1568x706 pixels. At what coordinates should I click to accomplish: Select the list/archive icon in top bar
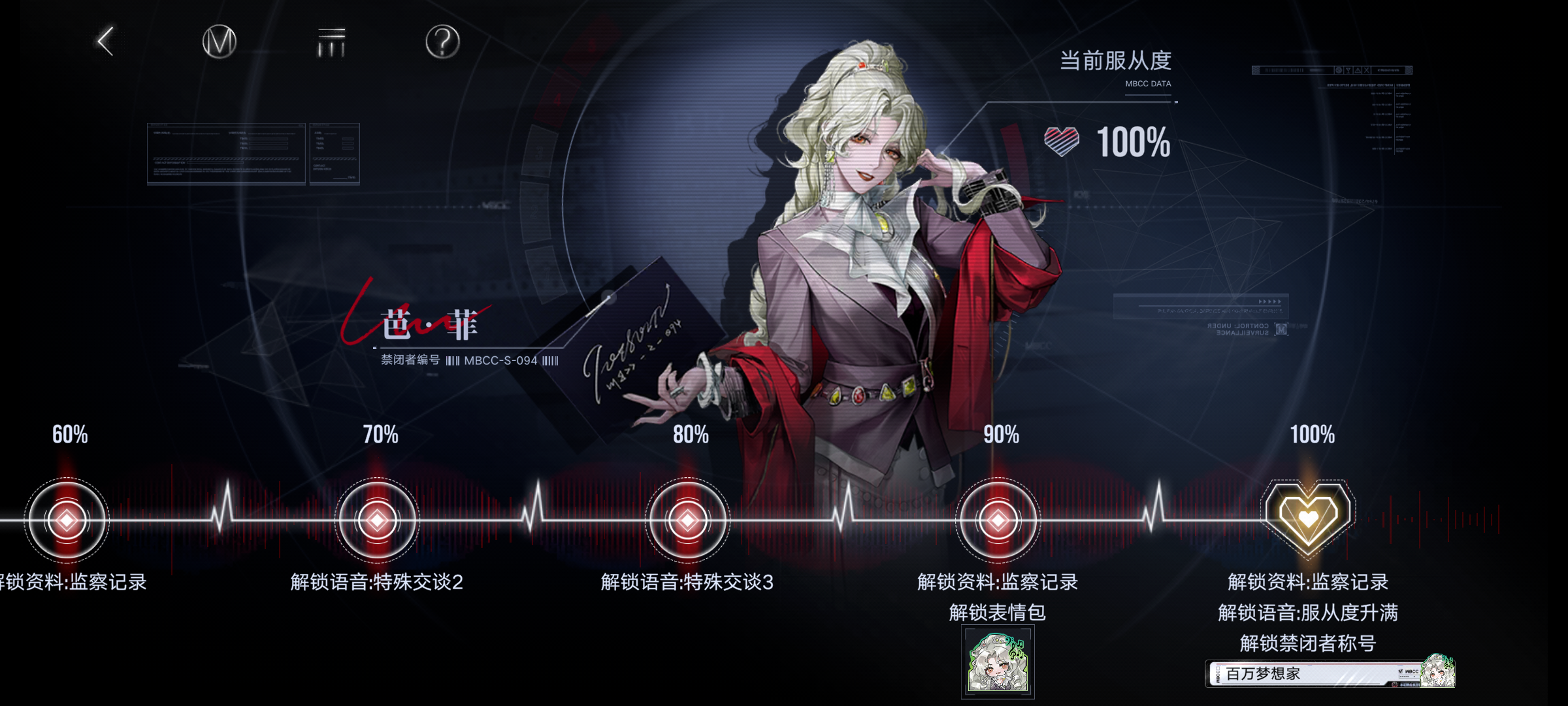[331, 41]
